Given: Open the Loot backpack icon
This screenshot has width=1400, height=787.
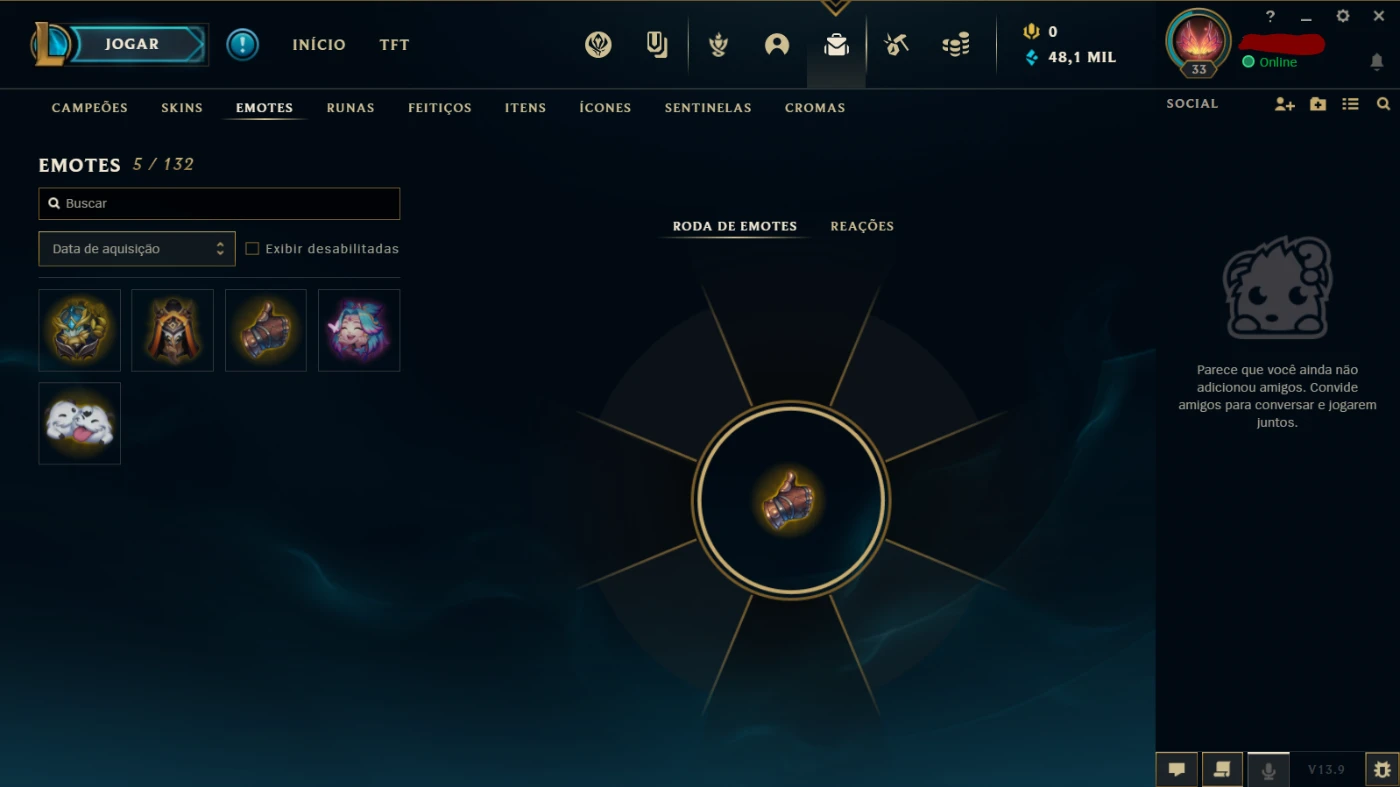Looking at the screenshot, I should click(837, 44).
